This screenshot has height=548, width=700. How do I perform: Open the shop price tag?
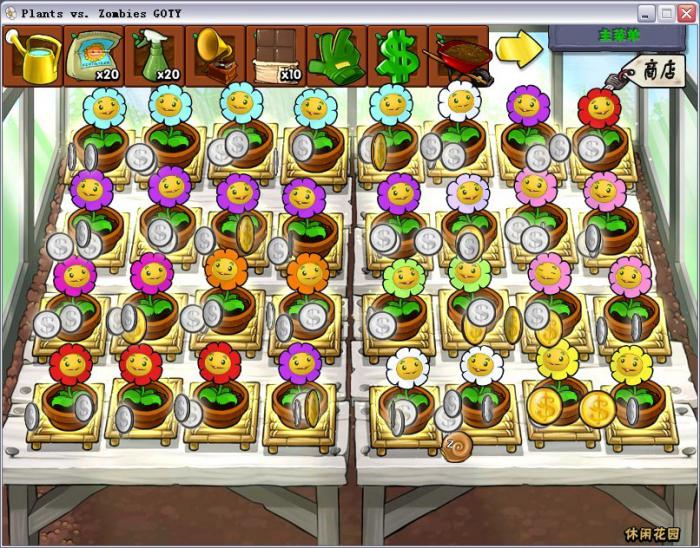point(655,70)
